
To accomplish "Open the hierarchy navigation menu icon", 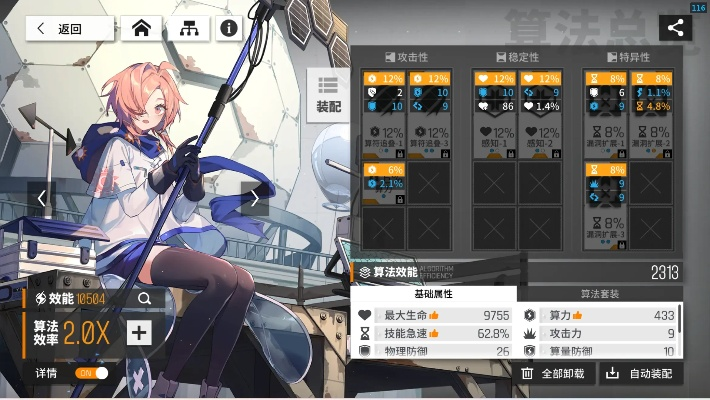I will (x=187, y=28).
